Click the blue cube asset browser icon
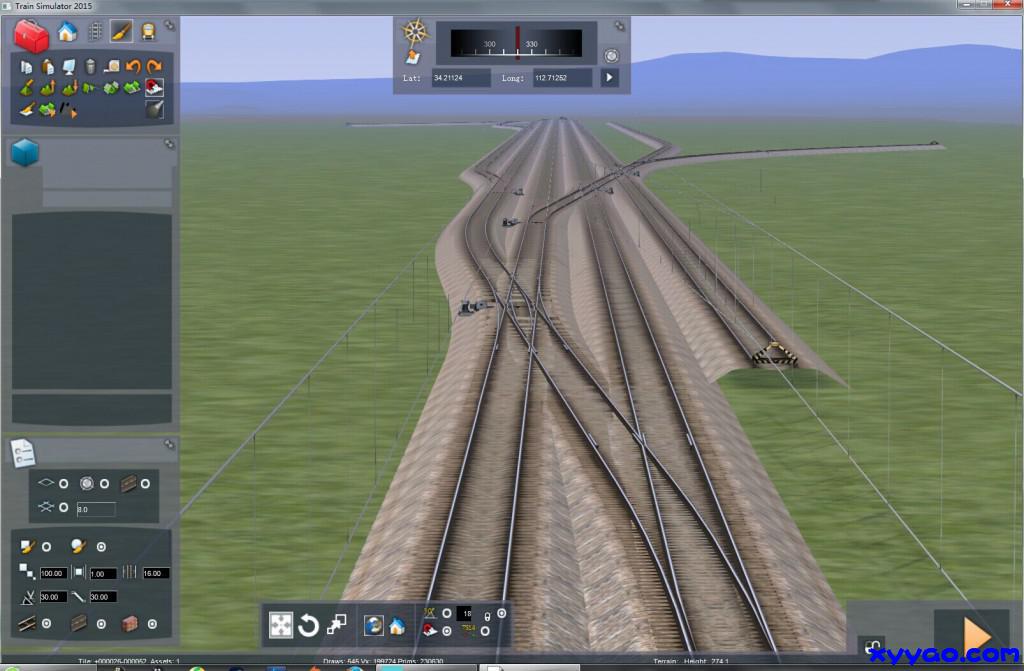The image size is (1024, 671). point(25,152)
